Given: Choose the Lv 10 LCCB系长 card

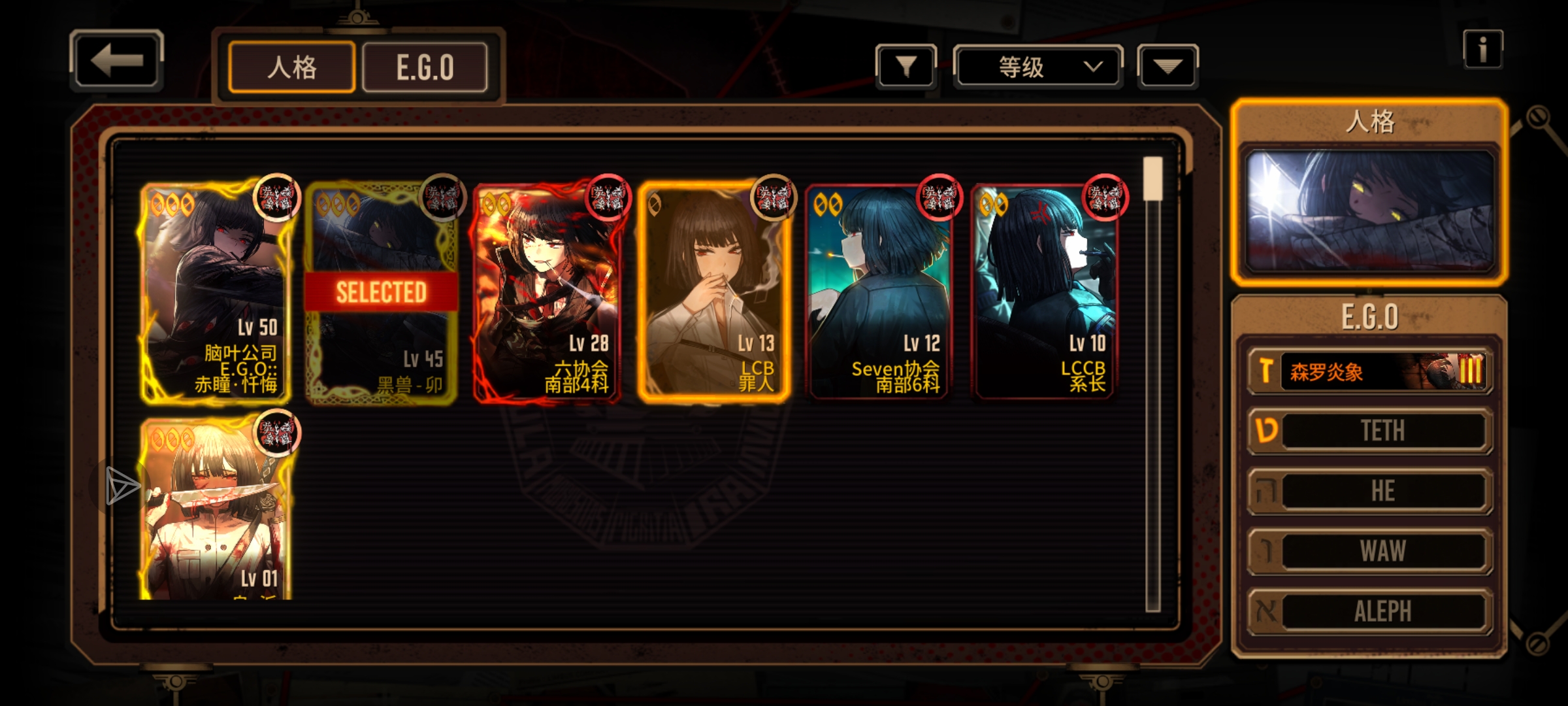Looking at the screenshot, I should click(1045, 292).
